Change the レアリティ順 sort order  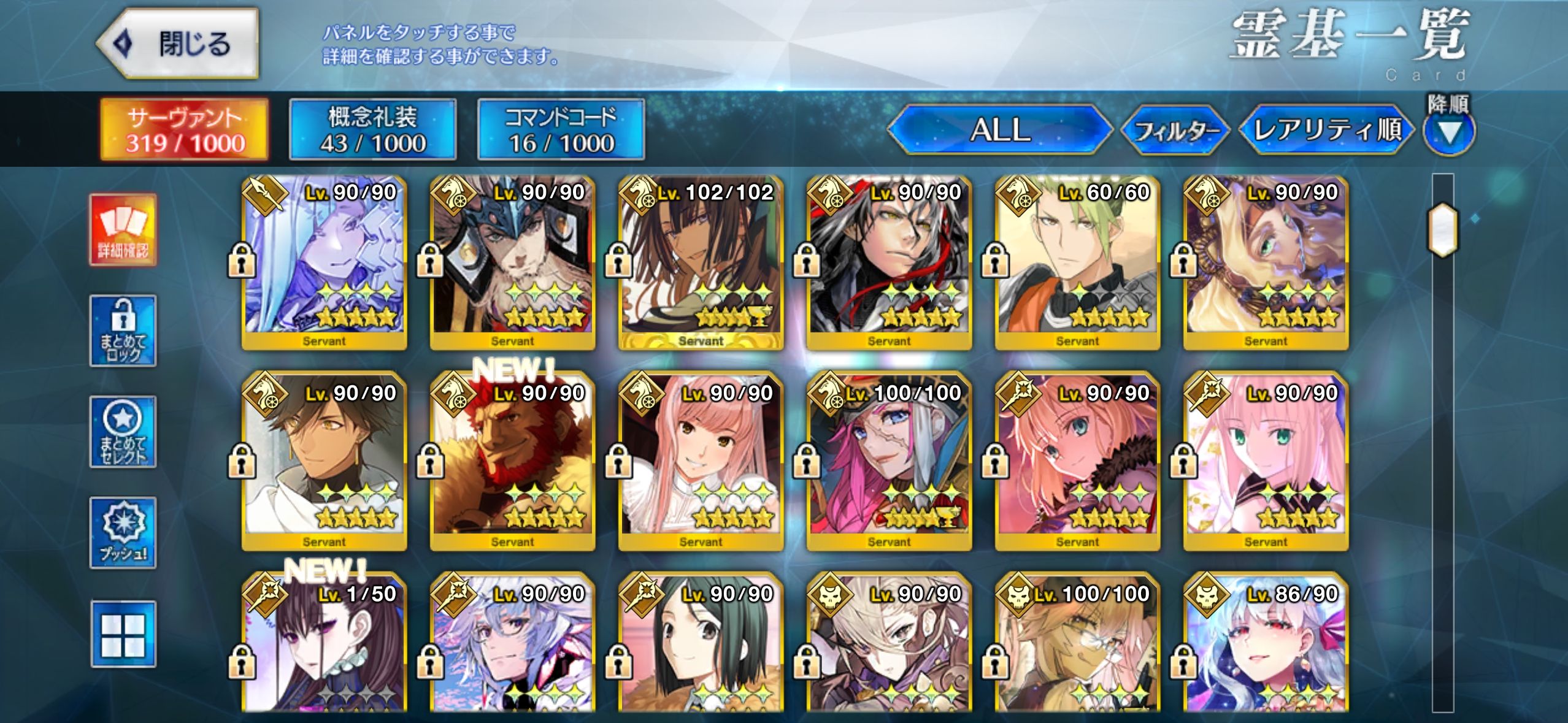tap(1327, 130)
